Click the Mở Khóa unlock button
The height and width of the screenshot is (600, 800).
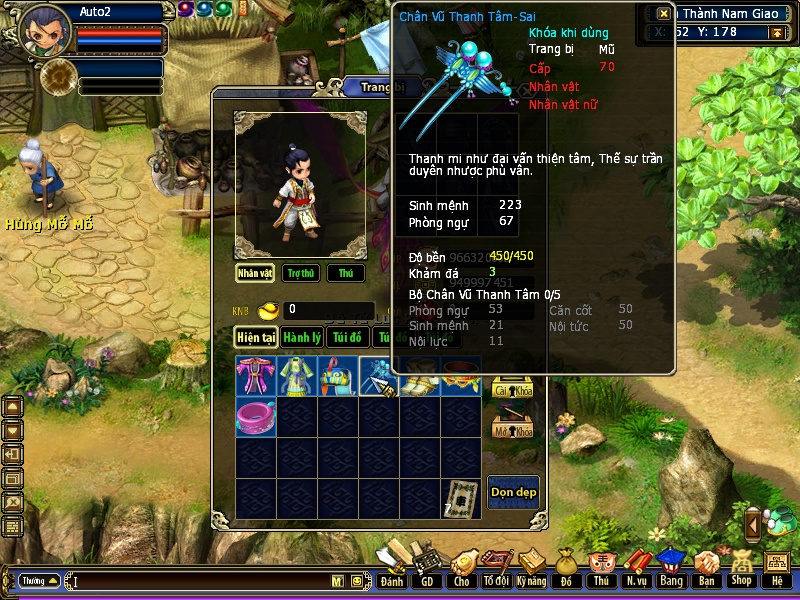[x=511, y=427]
